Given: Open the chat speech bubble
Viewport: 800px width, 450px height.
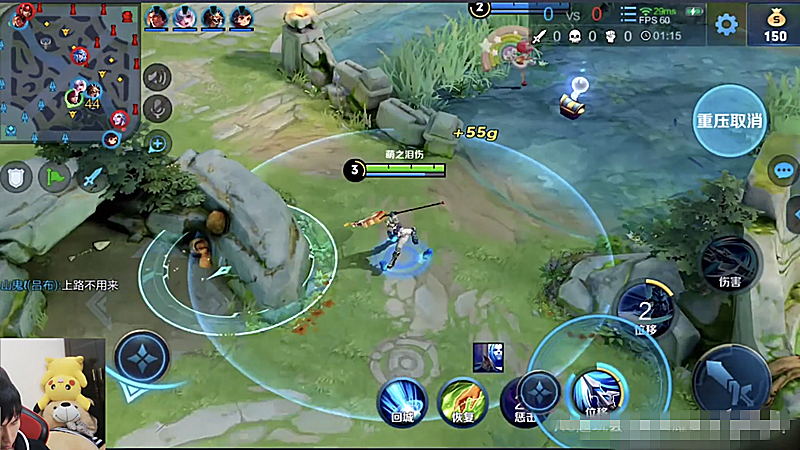Looking at the screenshot, I should click(x=784, y=169).
